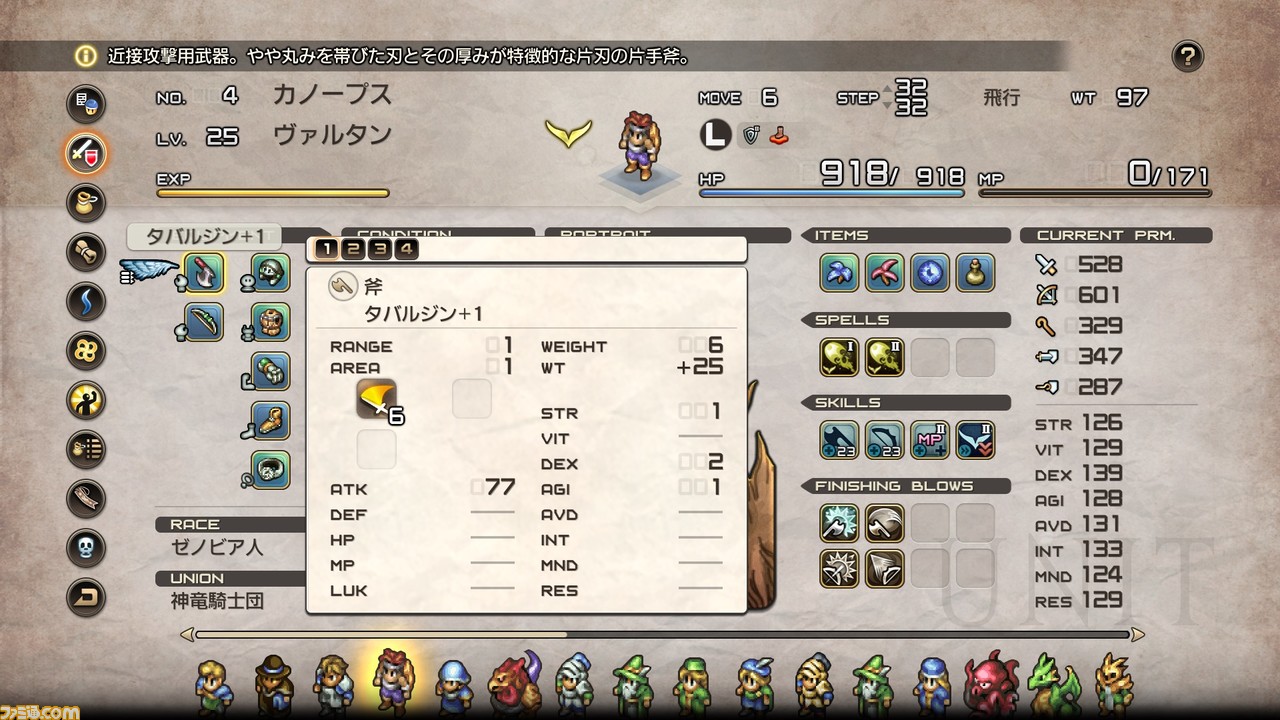Click Canopus's EXP gauge
This screenshot has height=720, width=1280.
270,192
